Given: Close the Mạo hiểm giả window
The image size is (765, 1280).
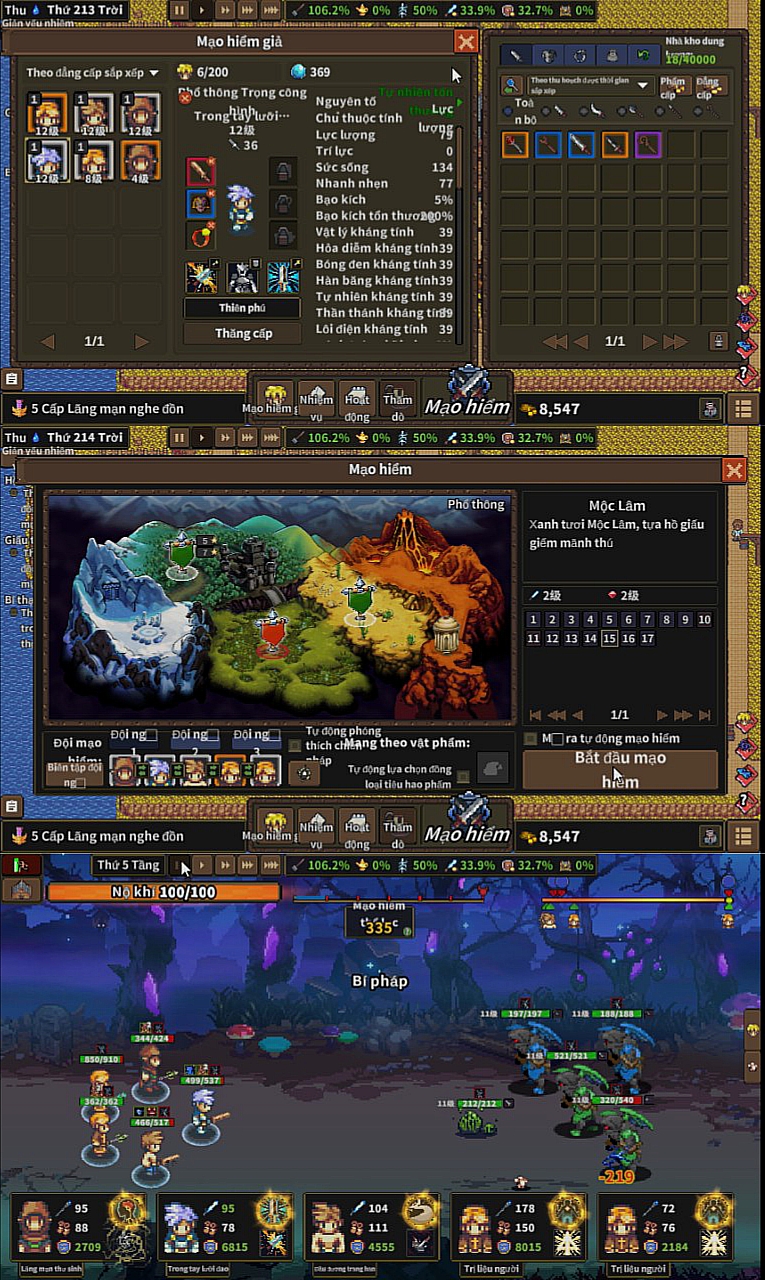Looking at the screenshot, I should click(465, 41).
